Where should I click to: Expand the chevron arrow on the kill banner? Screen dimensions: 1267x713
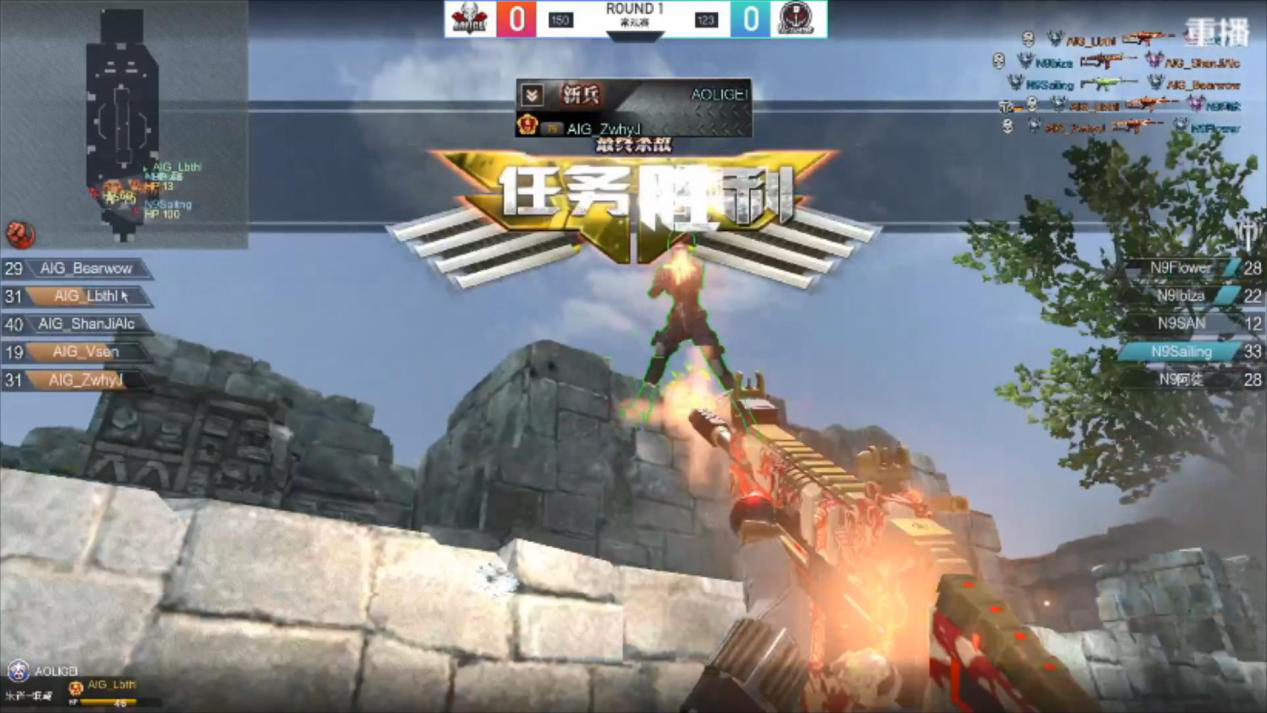532,95
